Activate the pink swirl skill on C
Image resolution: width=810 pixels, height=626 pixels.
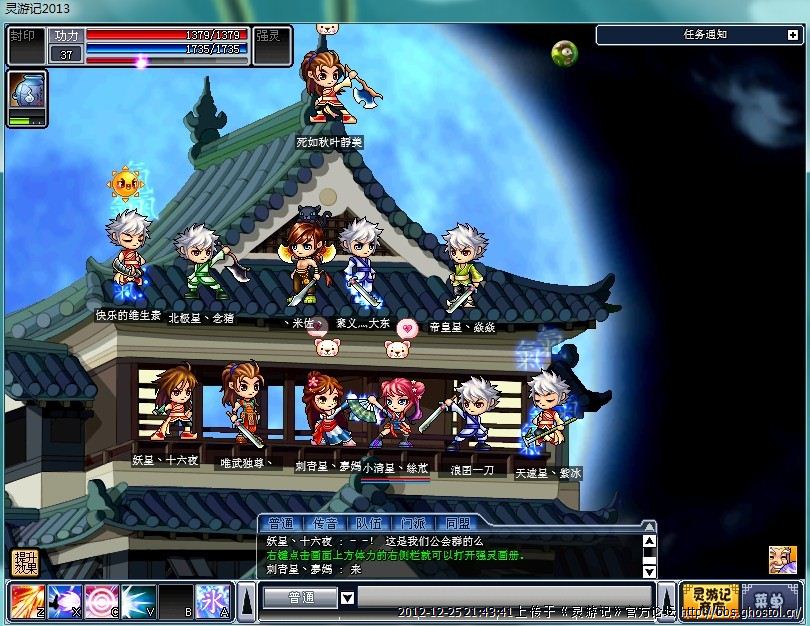tap(101, 600)
